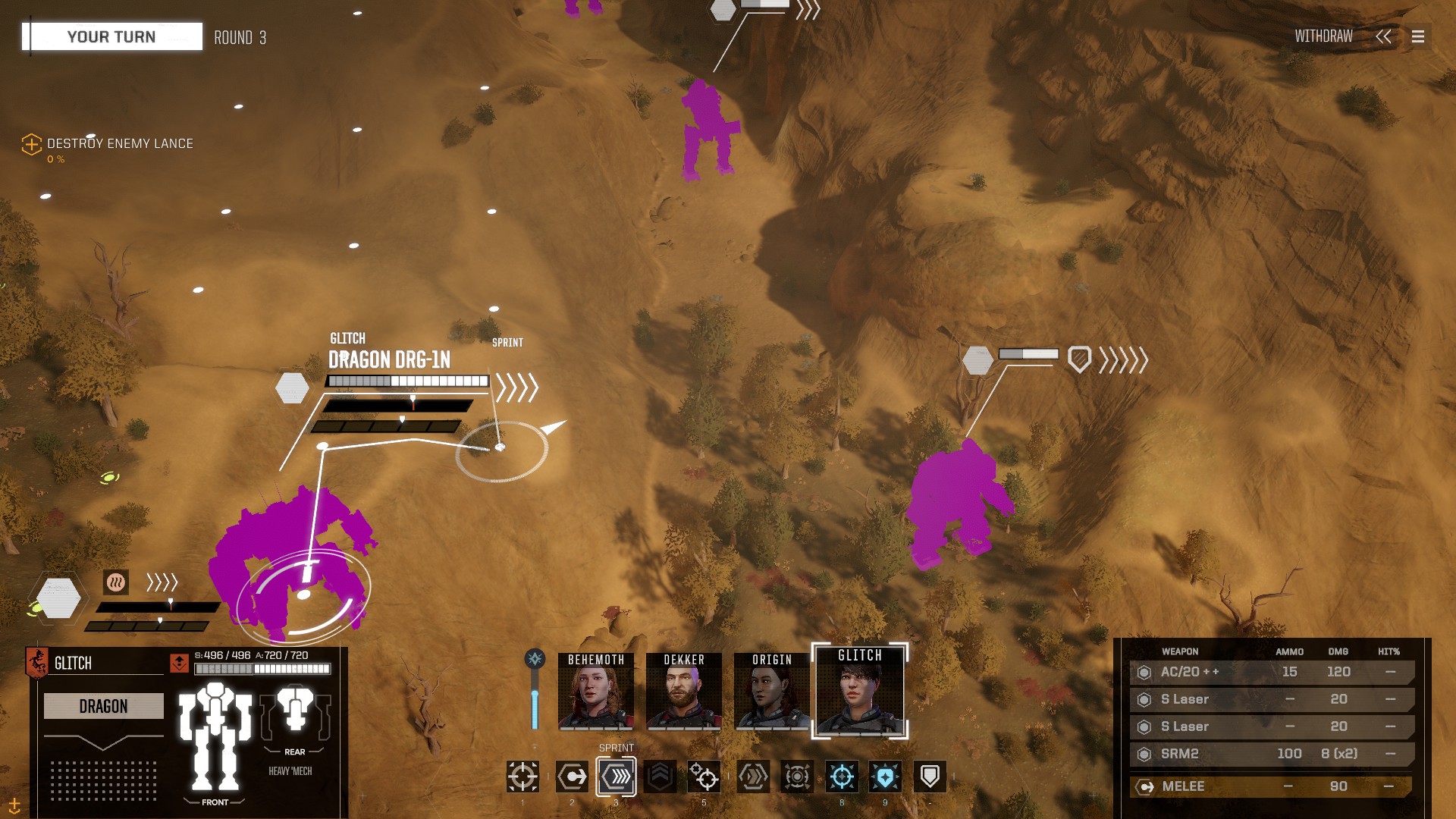The image size is (1456, 819).
Task: Choose the move action icon
Action: [x=572, y=777]
